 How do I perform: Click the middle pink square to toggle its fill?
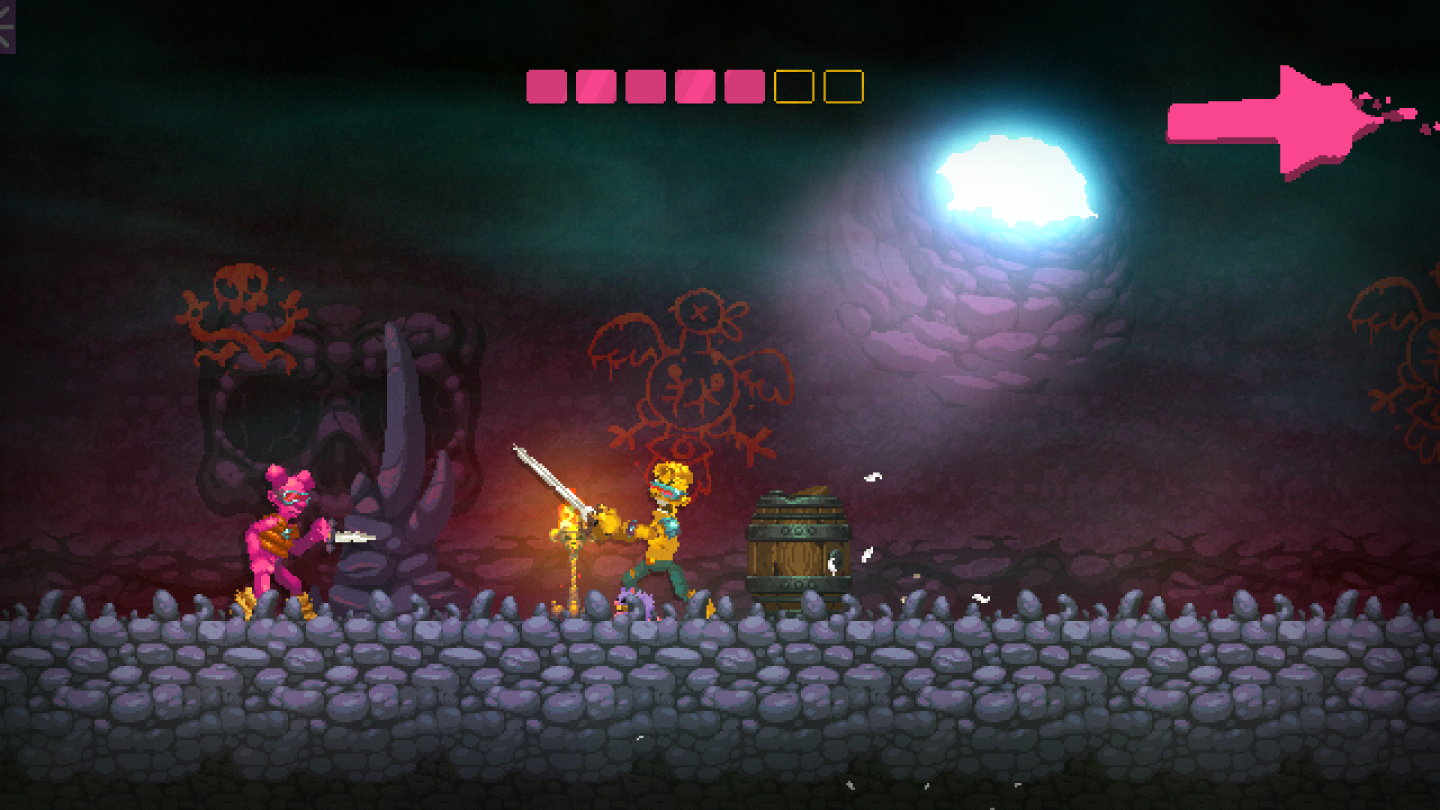tap(644, 86)
